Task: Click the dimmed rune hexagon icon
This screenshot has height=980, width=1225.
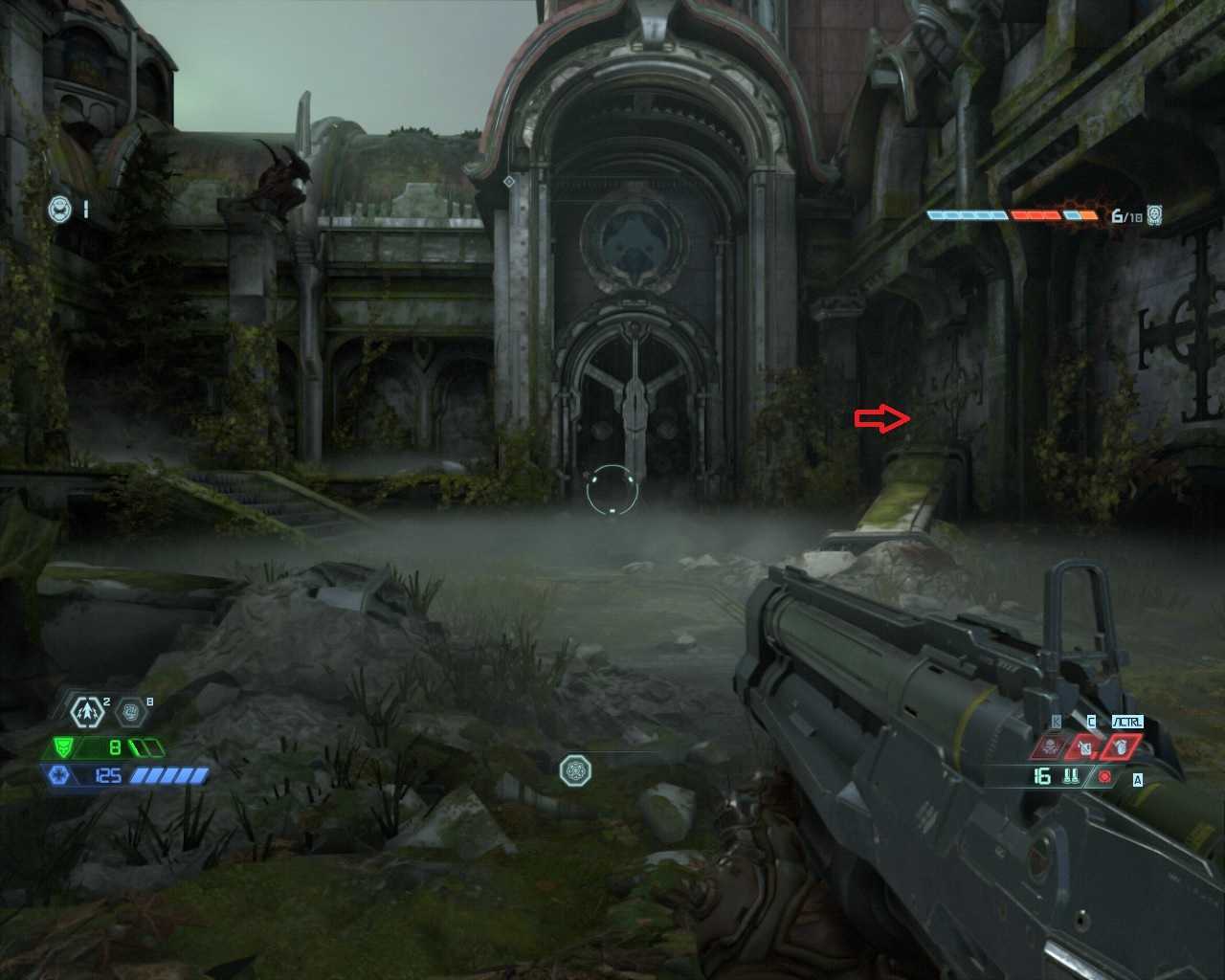Action: (x=131, y=712)
